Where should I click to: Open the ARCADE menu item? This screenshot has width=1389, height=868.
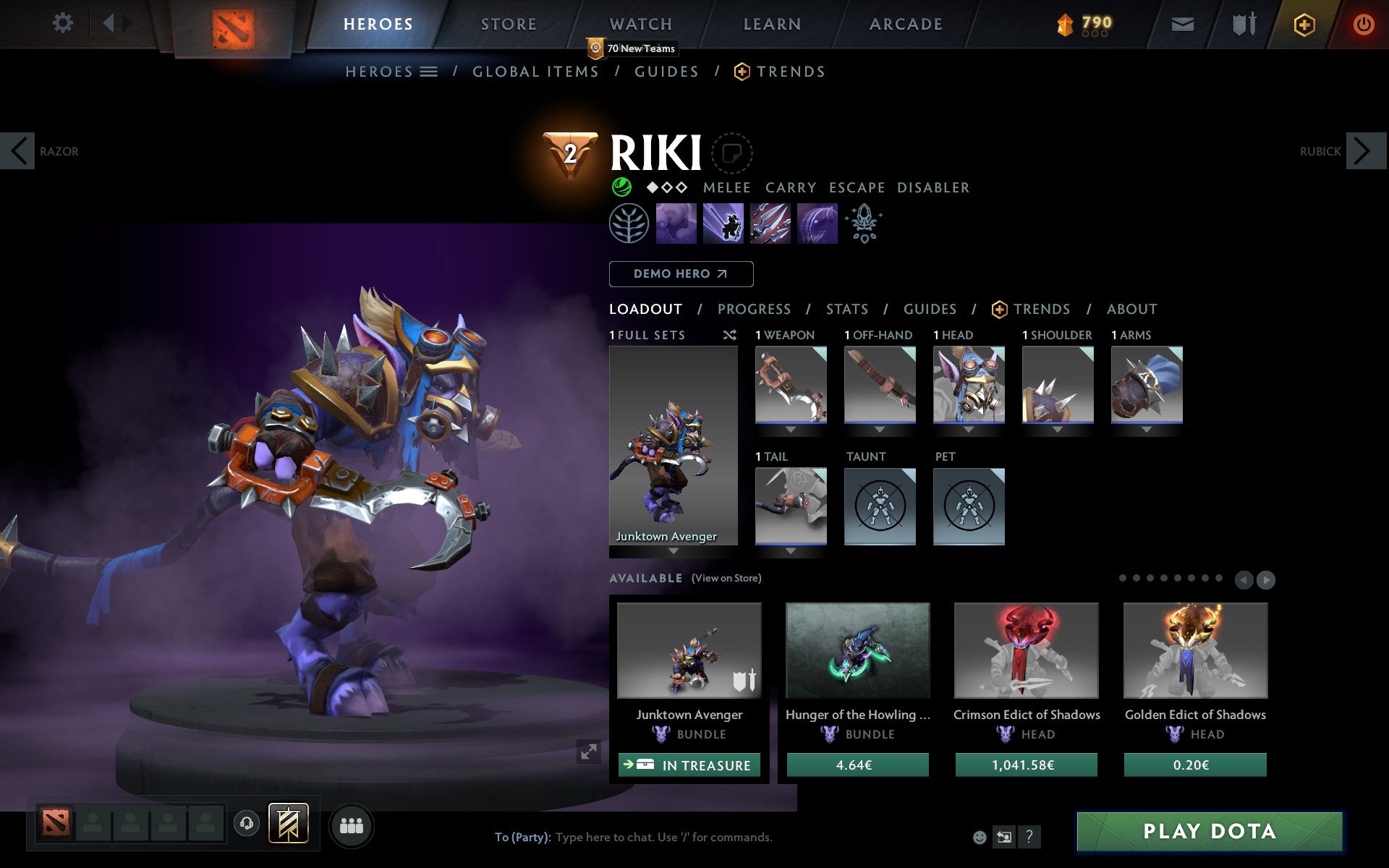(x=904, y=23)
